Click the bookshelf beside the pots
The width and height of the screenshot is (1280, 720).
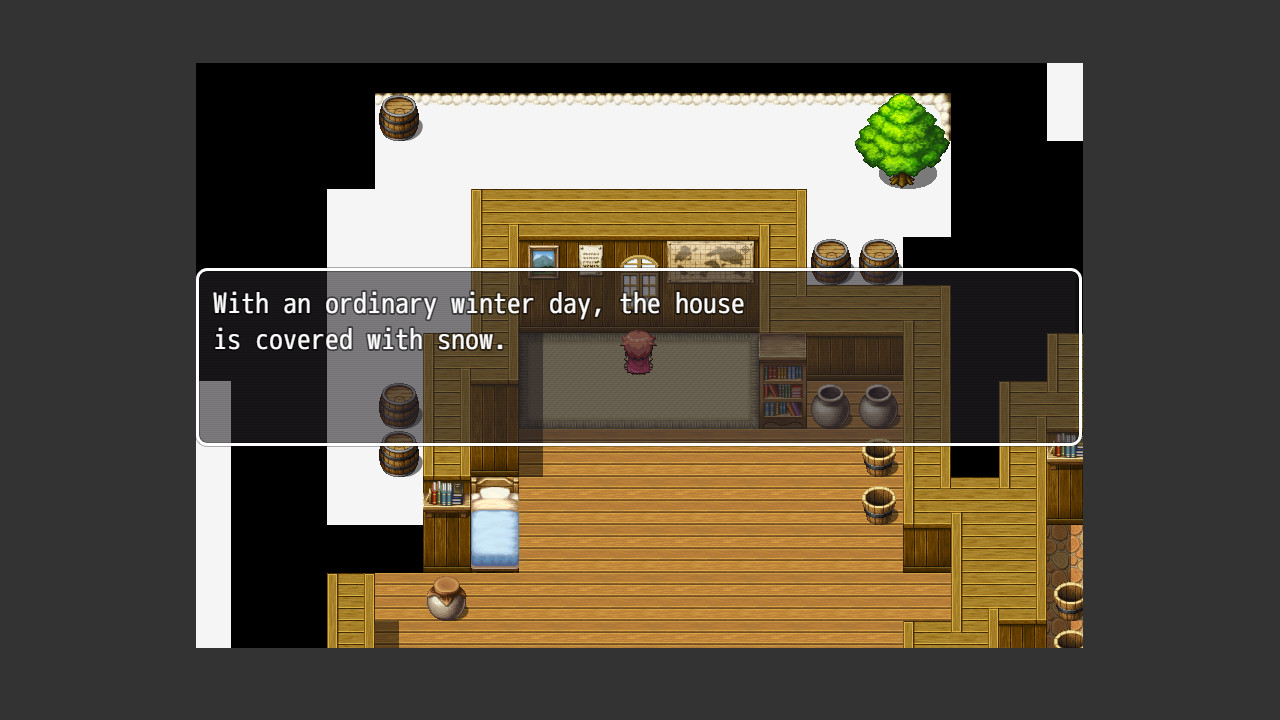781,390
